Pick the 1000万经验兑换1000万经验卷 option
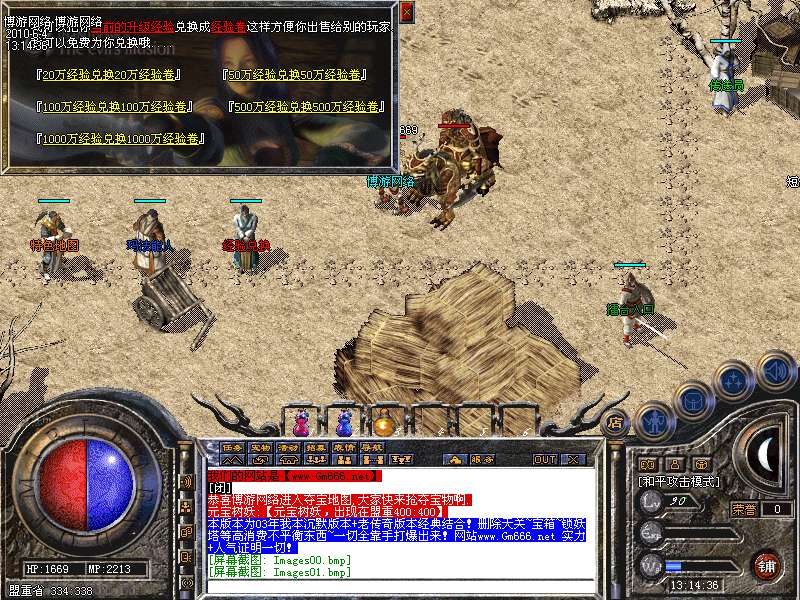 120,139
